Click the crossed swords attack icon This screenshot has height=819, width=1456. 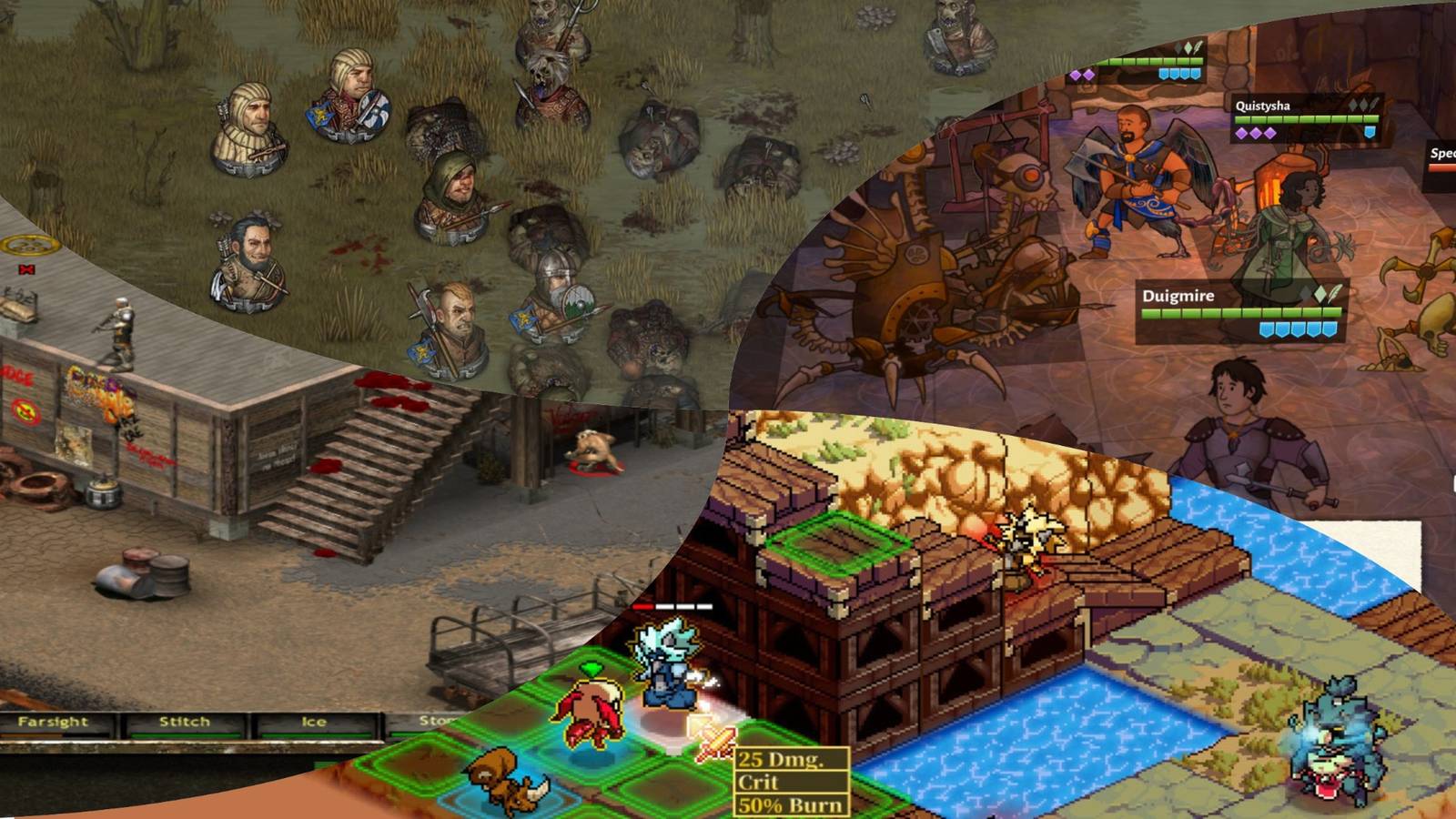click(x=714, y=743)
